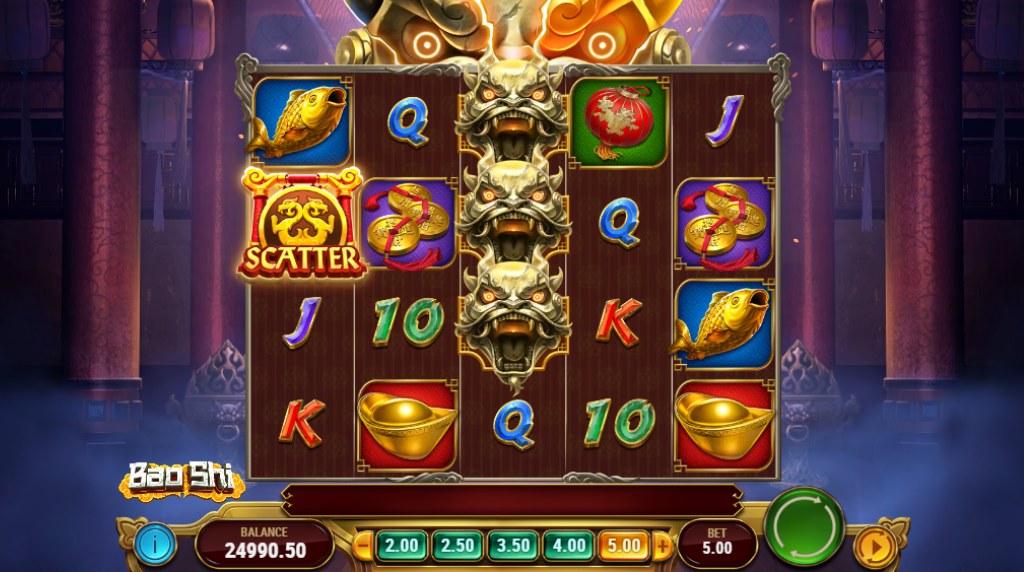Open the blue info paytable button
Viewport: 1024px width, 572px height.
pos(155,545)
